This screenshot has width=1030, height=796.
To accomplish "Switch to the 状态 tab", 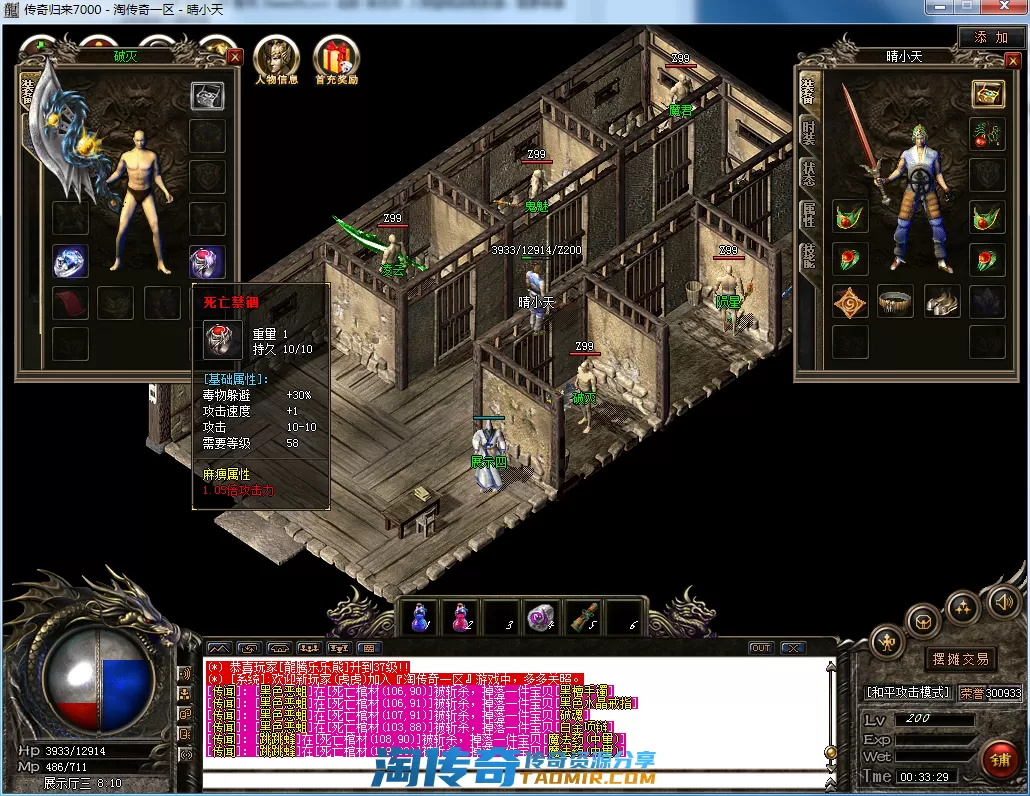I will pos(808,172).
